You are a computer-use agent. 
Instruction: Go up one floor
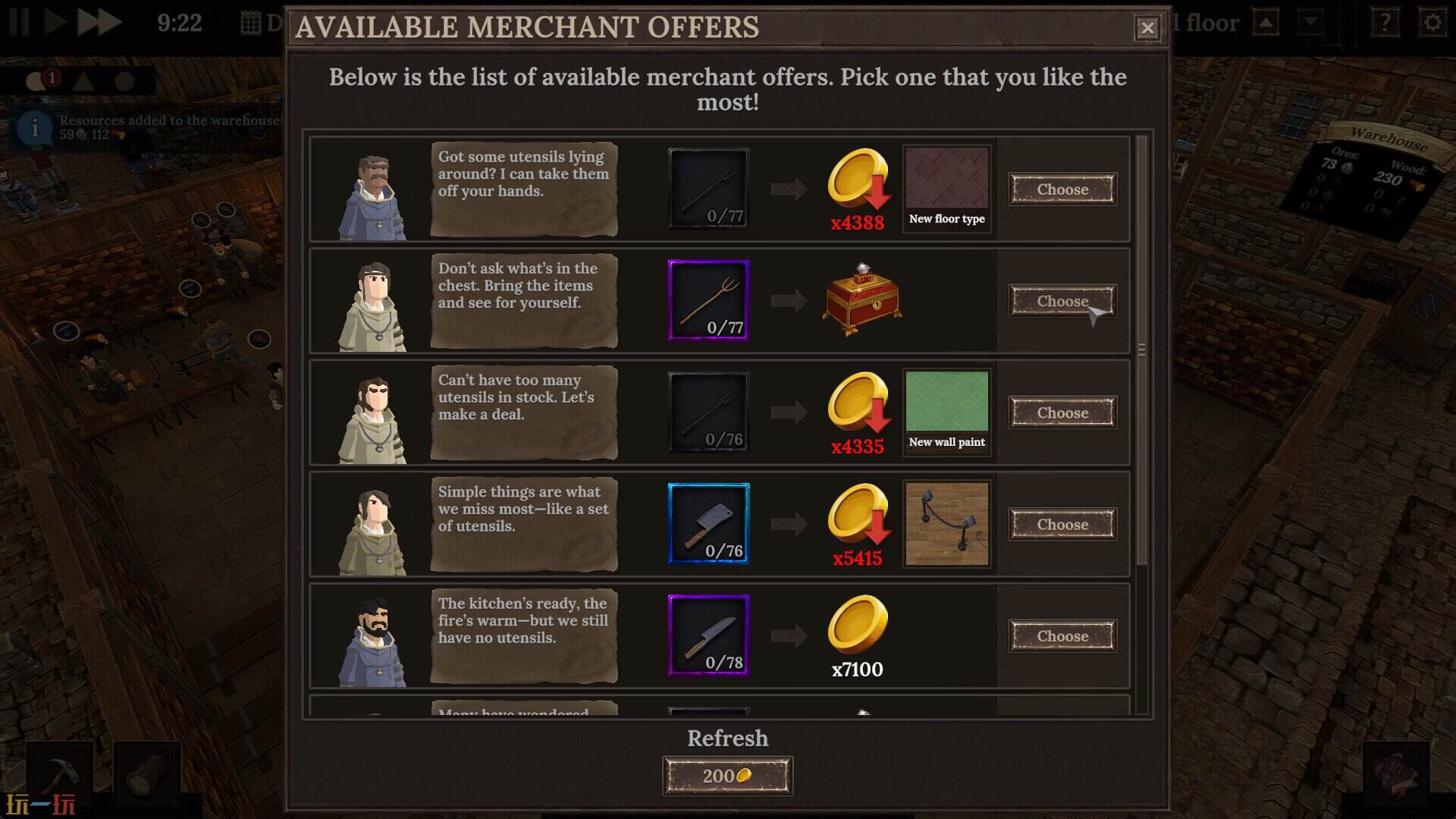click(1266, 24)
